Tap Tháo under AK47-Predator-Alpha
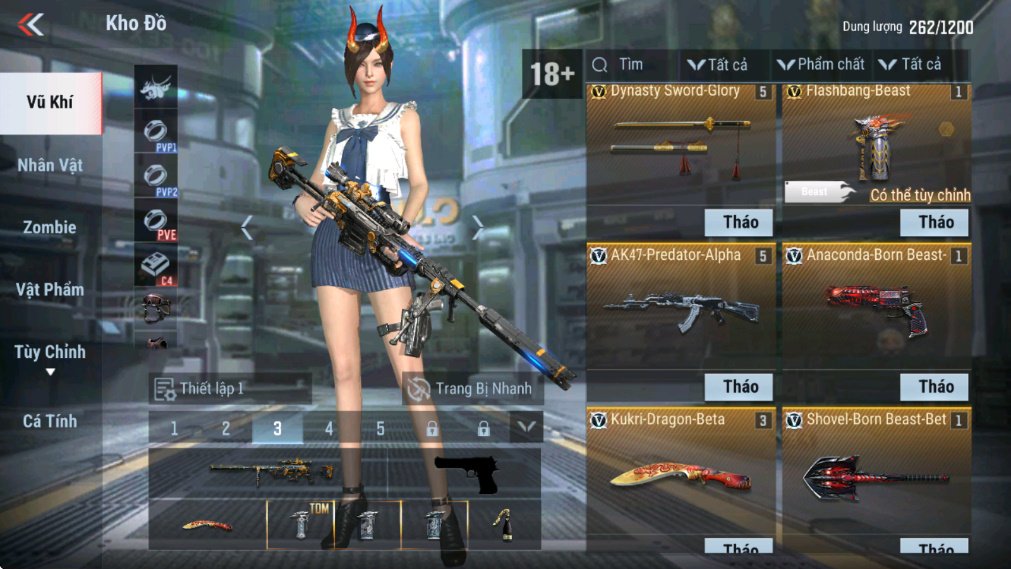Screen dimensions: 1011x569 point(740,387)
